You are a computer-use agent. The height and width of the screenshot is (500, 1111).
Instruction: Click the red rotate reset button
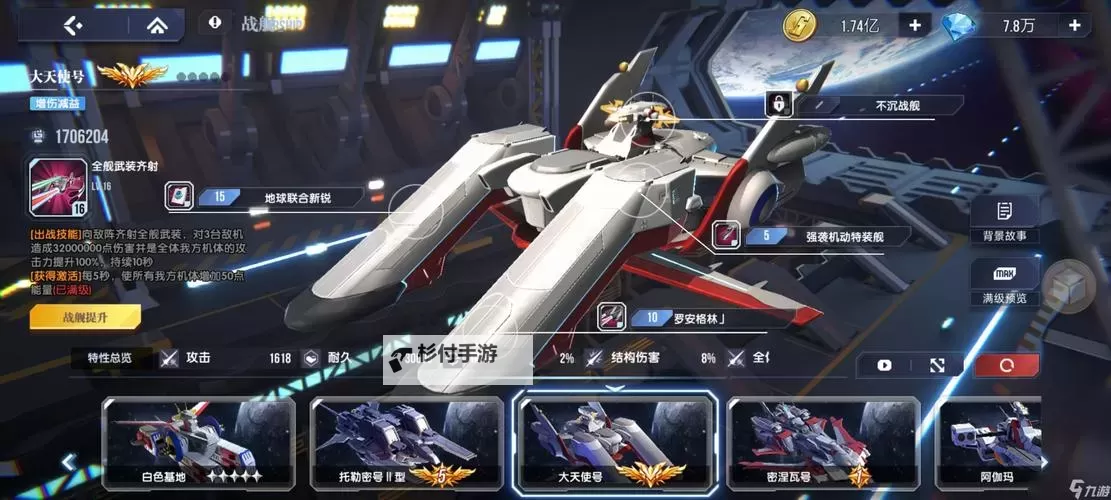click(1006, 366)
